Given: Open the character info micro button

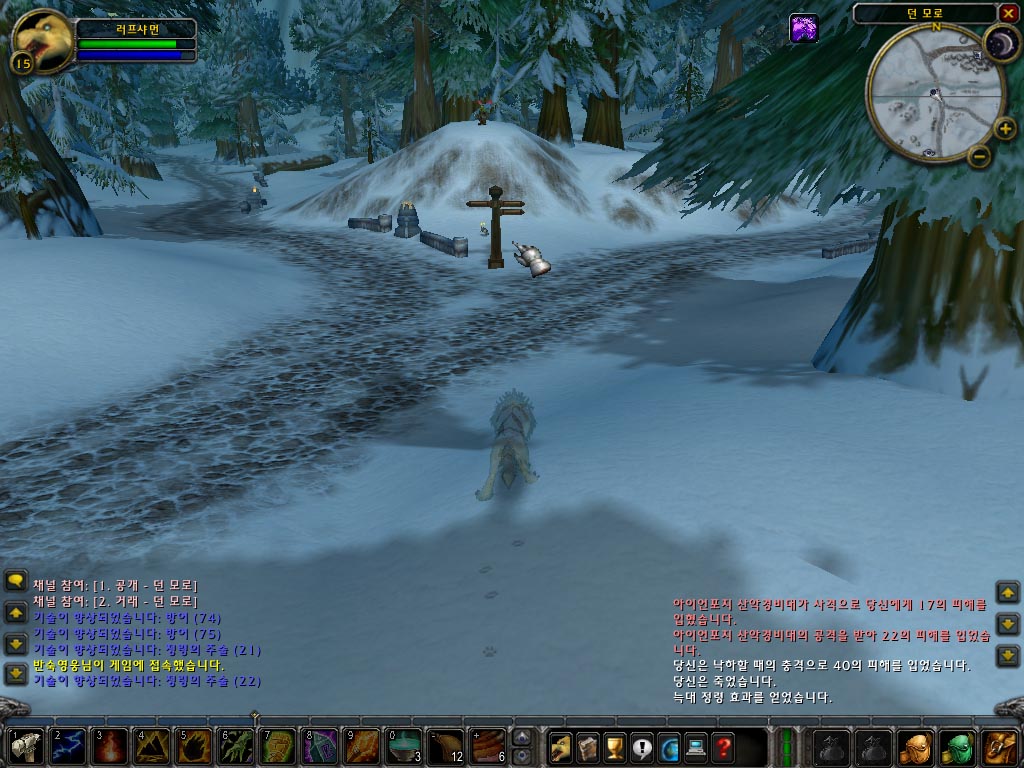Looking at the screenshot, I should [x=560, y=747].
